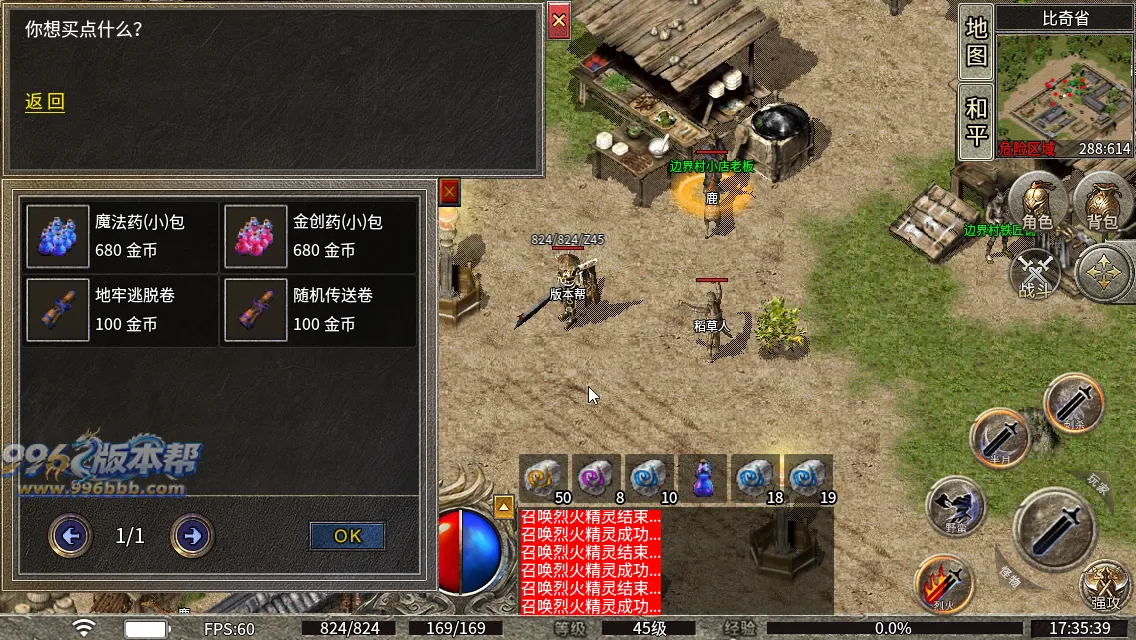
Task: Go to the next shop page
Action: 192,536
